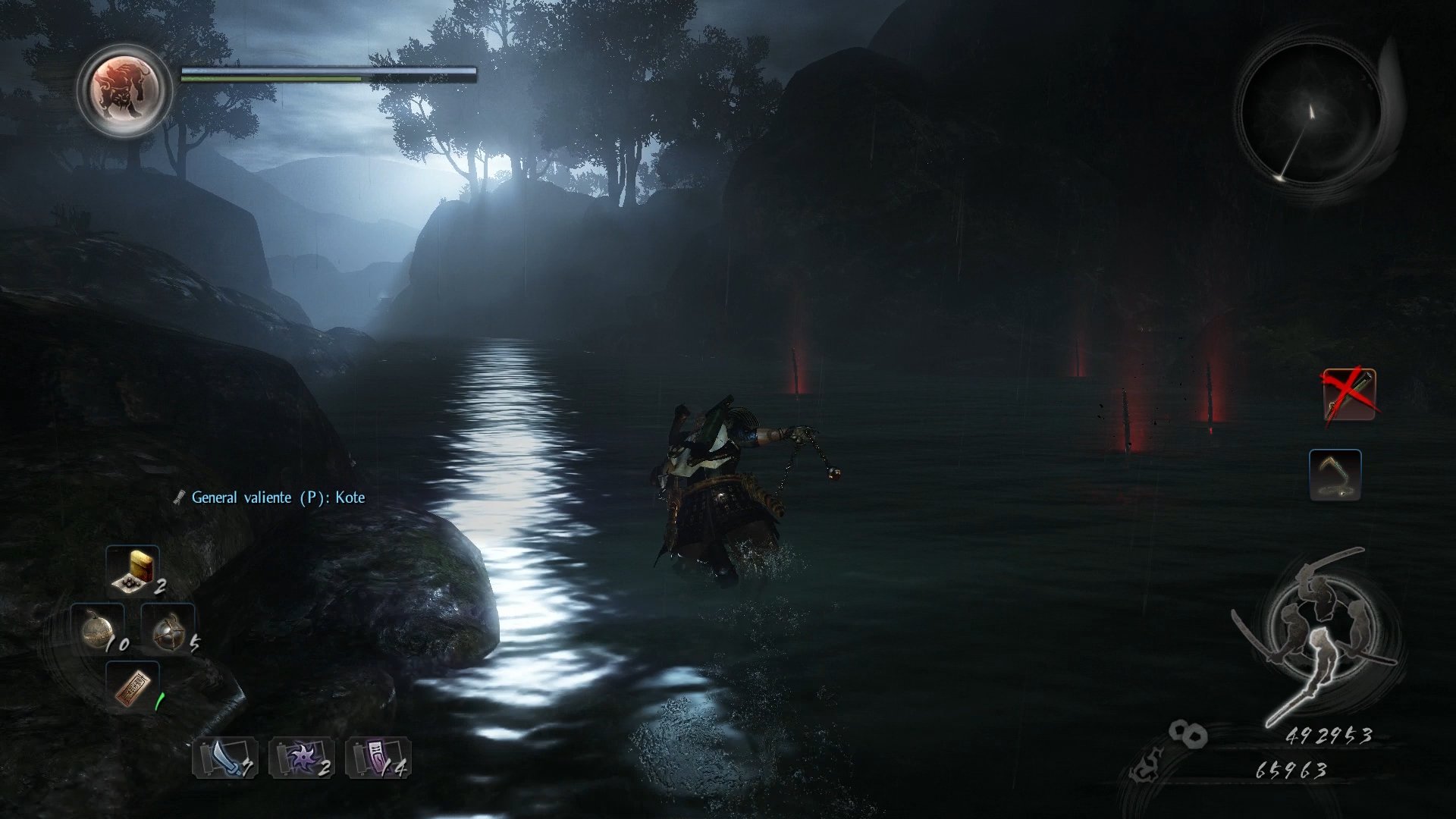Click the General valiente Kote pickup notice
The height and width of the screenshot is (819, 1456).
pyautogui.click(x=270, y=497)
